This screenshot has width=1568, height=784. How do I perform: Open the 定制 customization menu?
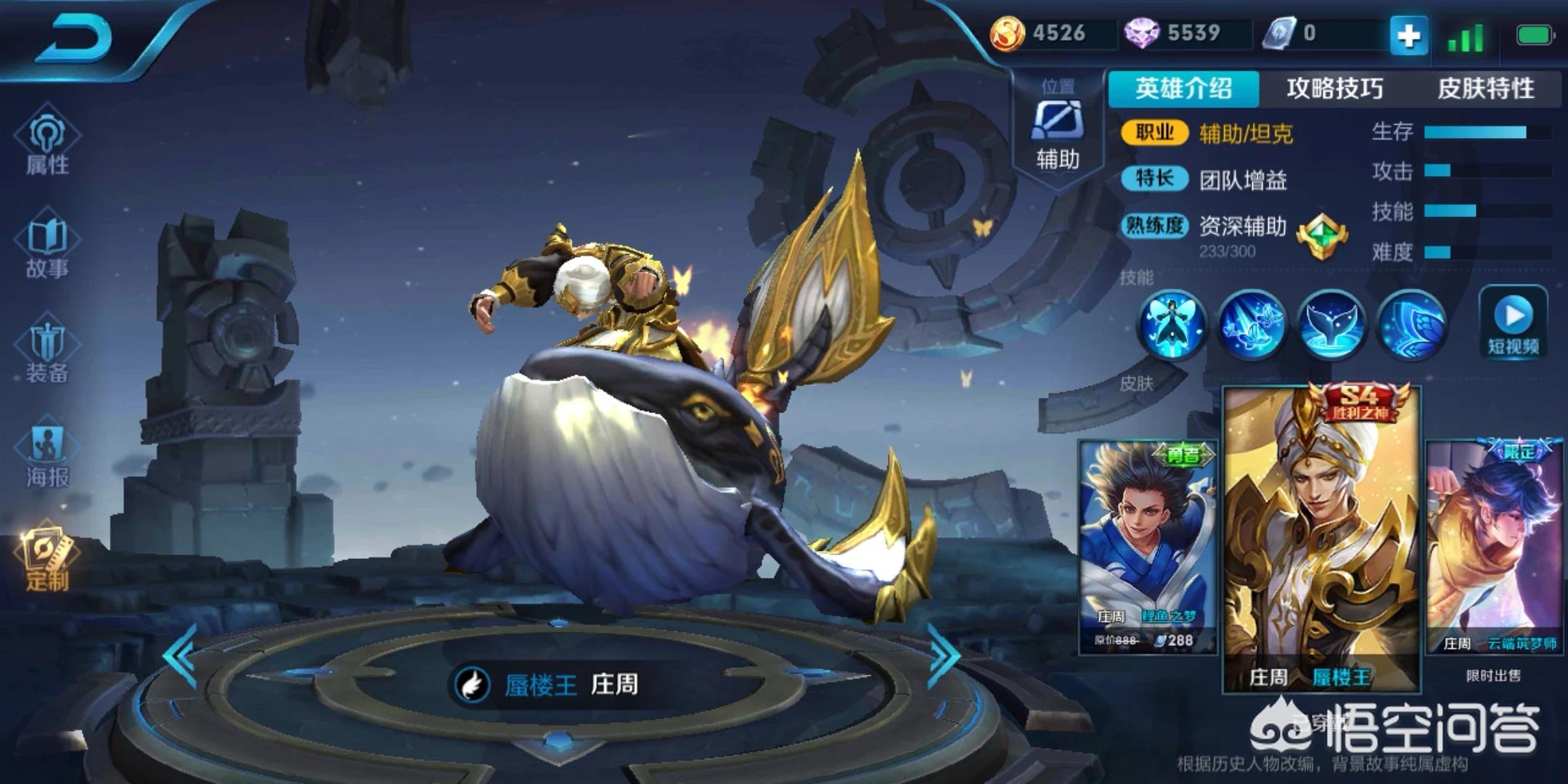click(47, 559)
